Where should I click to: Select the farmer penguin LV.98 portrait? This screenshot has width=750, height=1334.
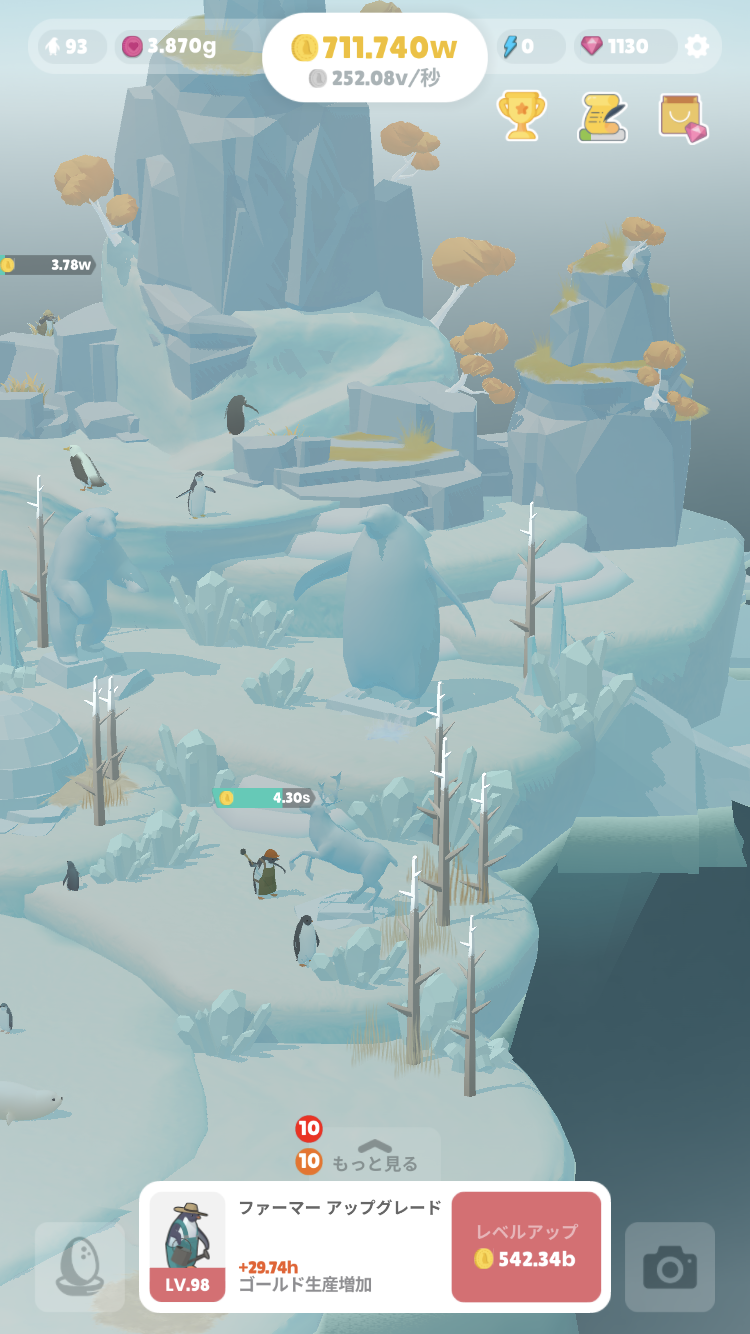point(187,1246)
